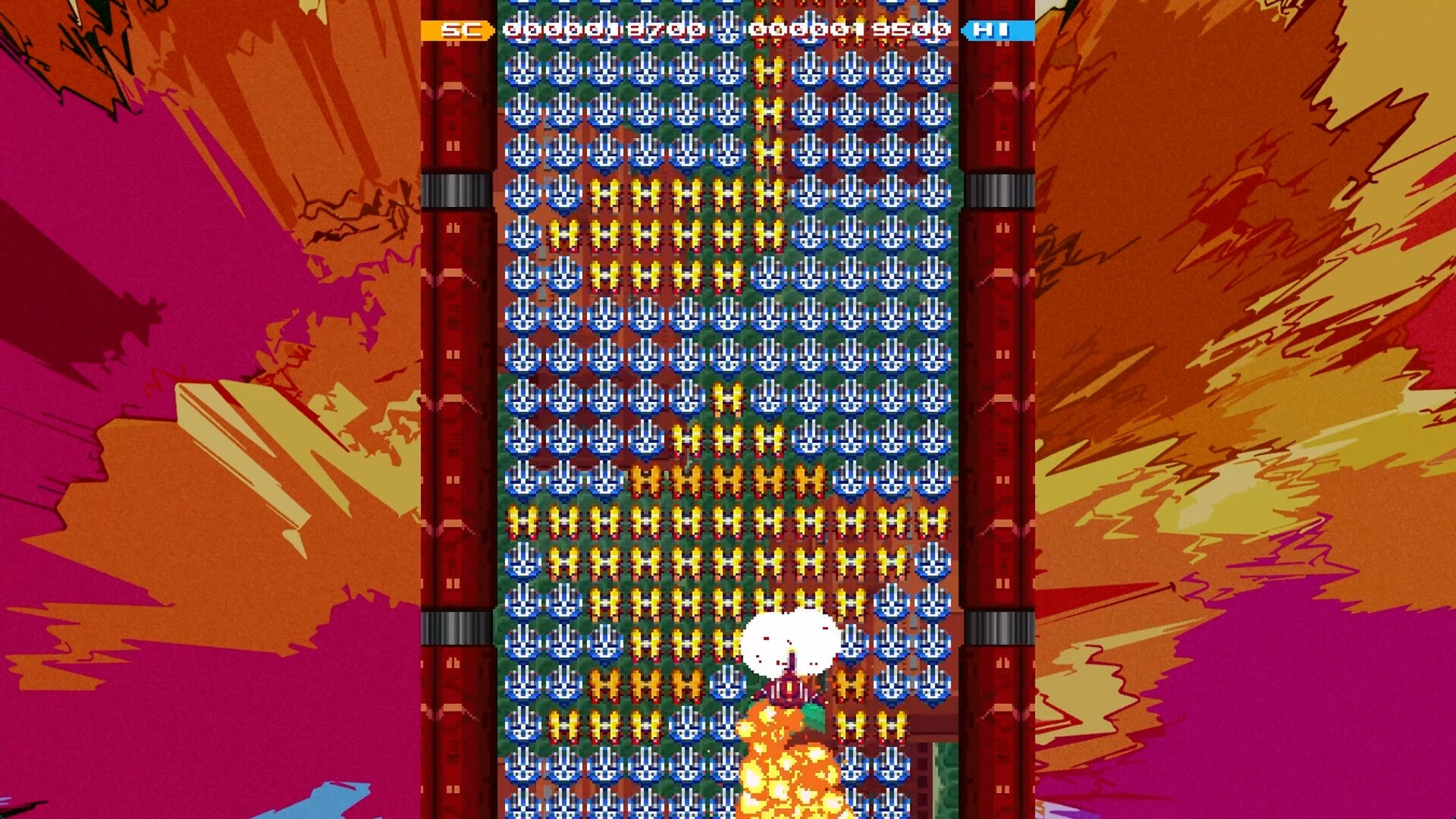Viewport: 1456px width, 819px height.
Task: Click the orange SC score badge
Action: click(x=455, y=32)
